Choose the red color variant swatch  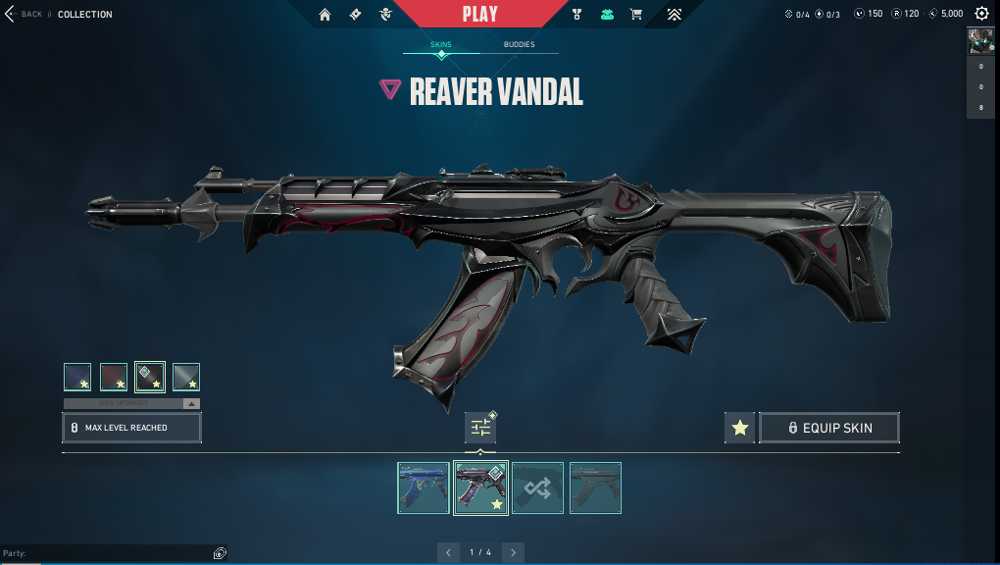pyautogui.click(x=114, y=377)
